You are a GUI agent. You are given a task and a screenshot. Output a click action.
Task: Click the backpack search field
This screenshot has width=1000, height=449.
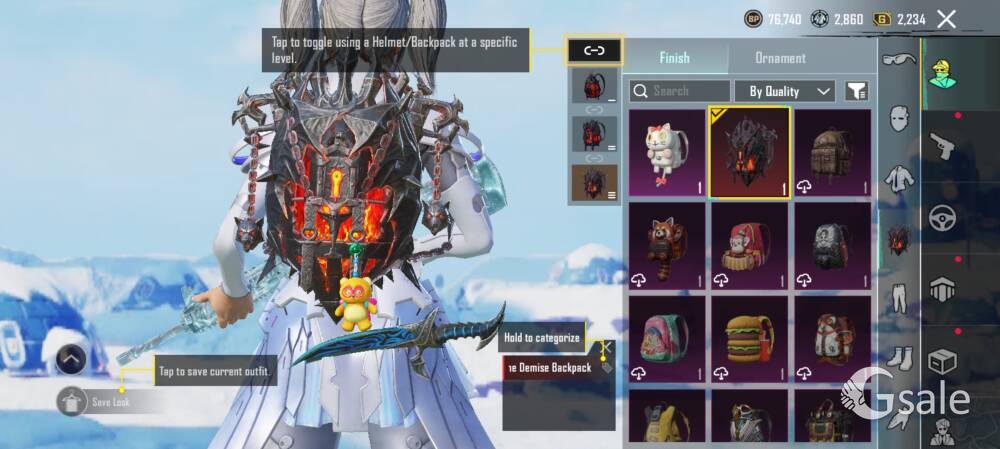click(680, 91)
